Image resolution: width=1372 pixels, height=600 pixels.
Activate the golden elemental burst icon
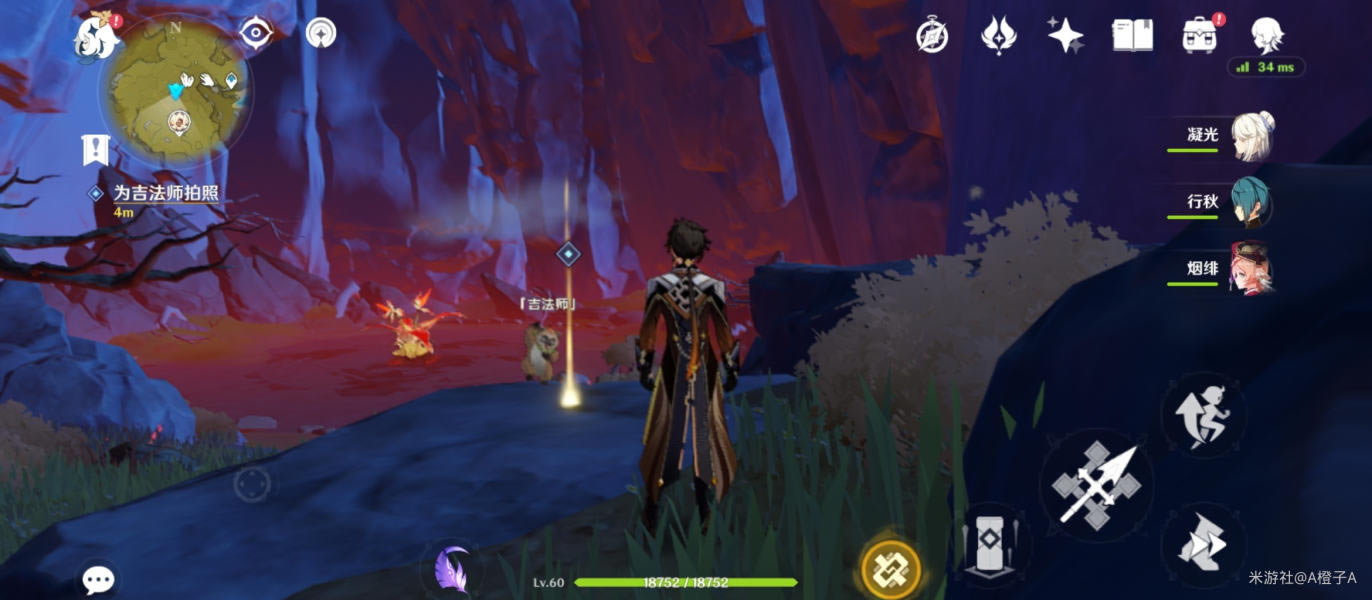pyautogui.click(x=890, y=569)
